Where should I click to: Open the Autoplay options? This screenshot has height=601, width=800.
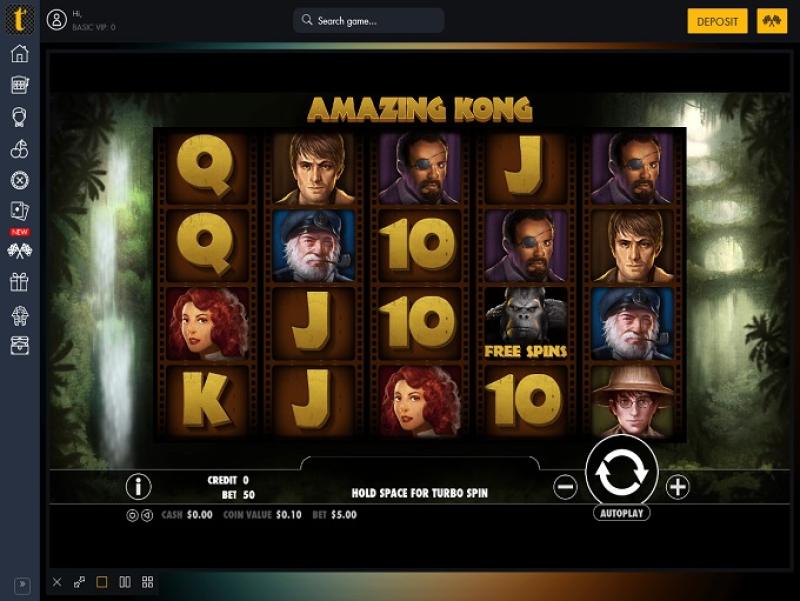coord(621,513)
